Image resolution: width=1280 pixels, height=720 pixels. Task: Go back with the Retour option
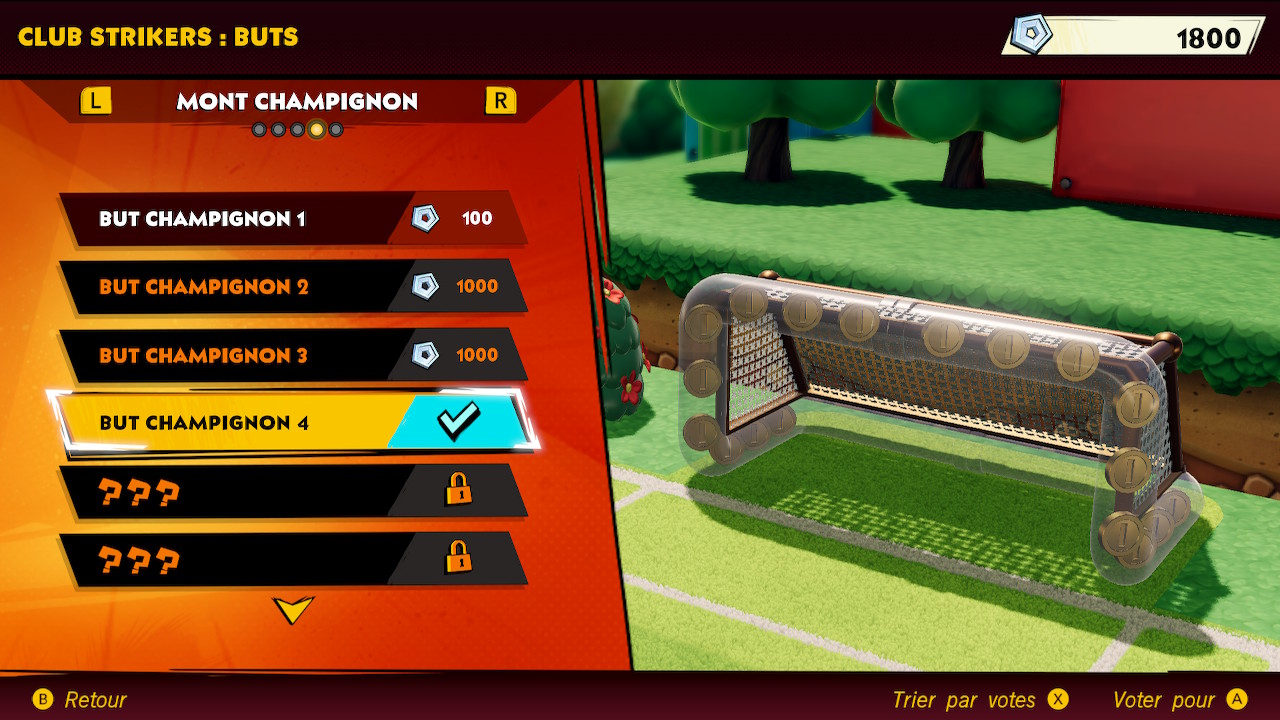(x=80, y=700)
